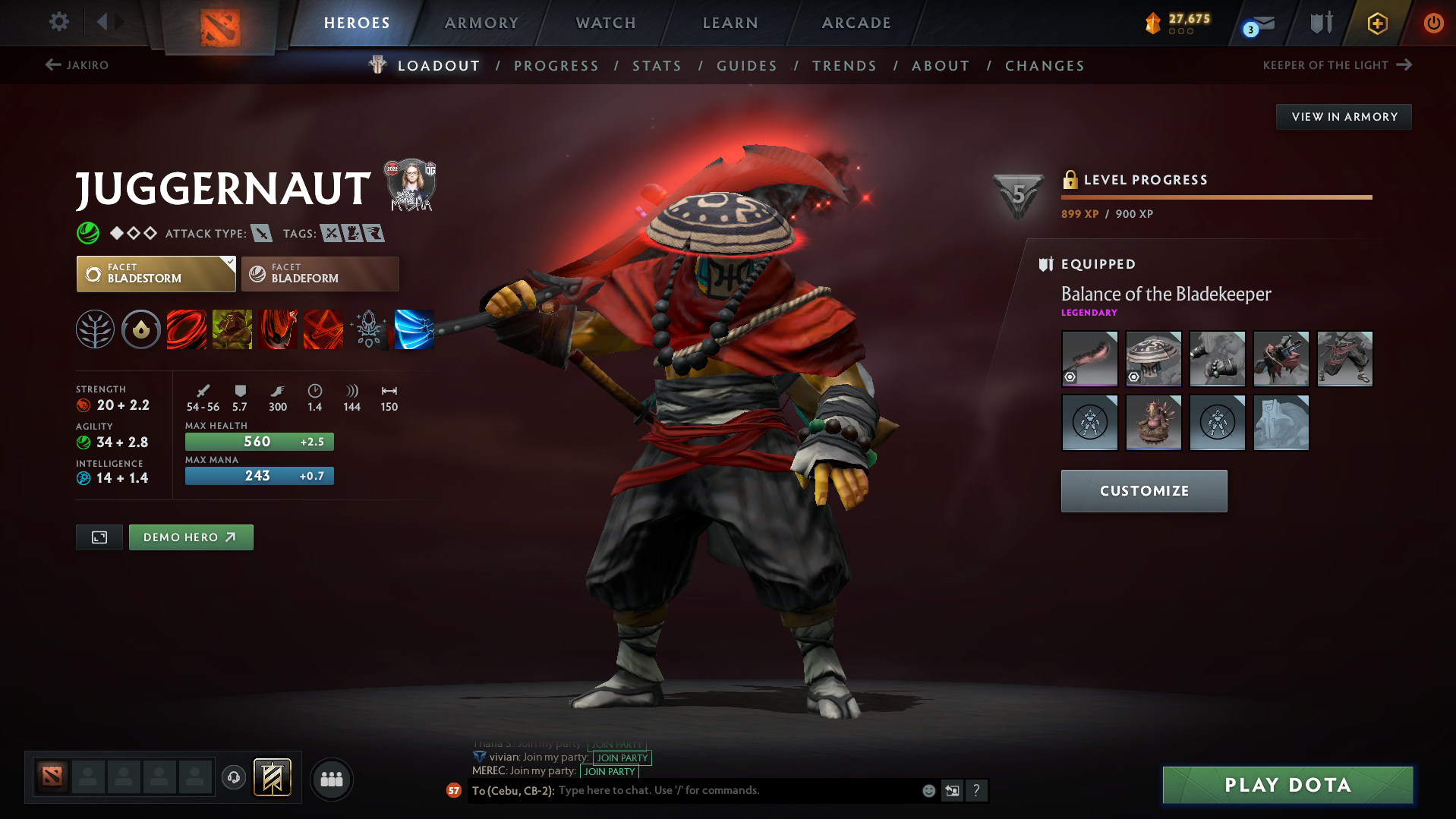Image resolution: width=1456 pixels, height=819 pixels.
Task: Open the Healing Ward ability icon
Action: (x=232, y=329)
